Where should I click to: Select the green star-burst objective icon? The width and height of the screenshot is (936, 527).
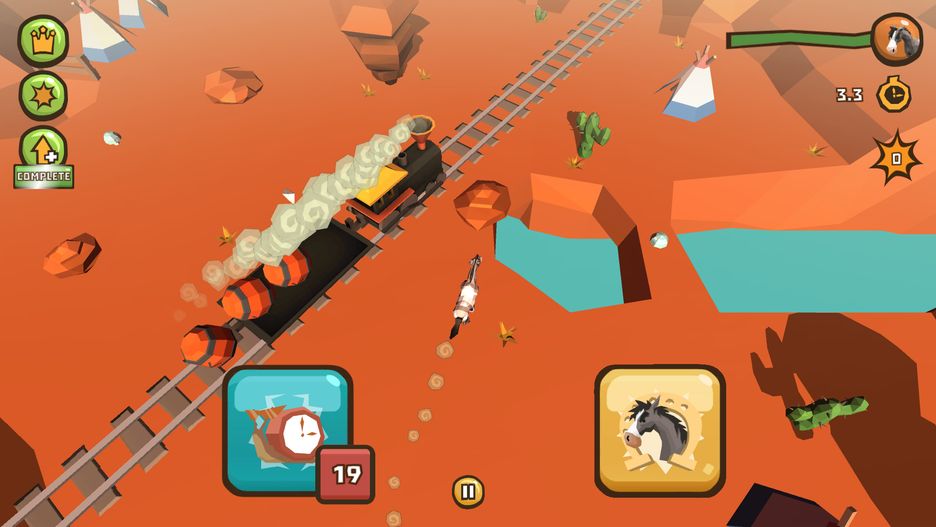(x=43, y=95)
